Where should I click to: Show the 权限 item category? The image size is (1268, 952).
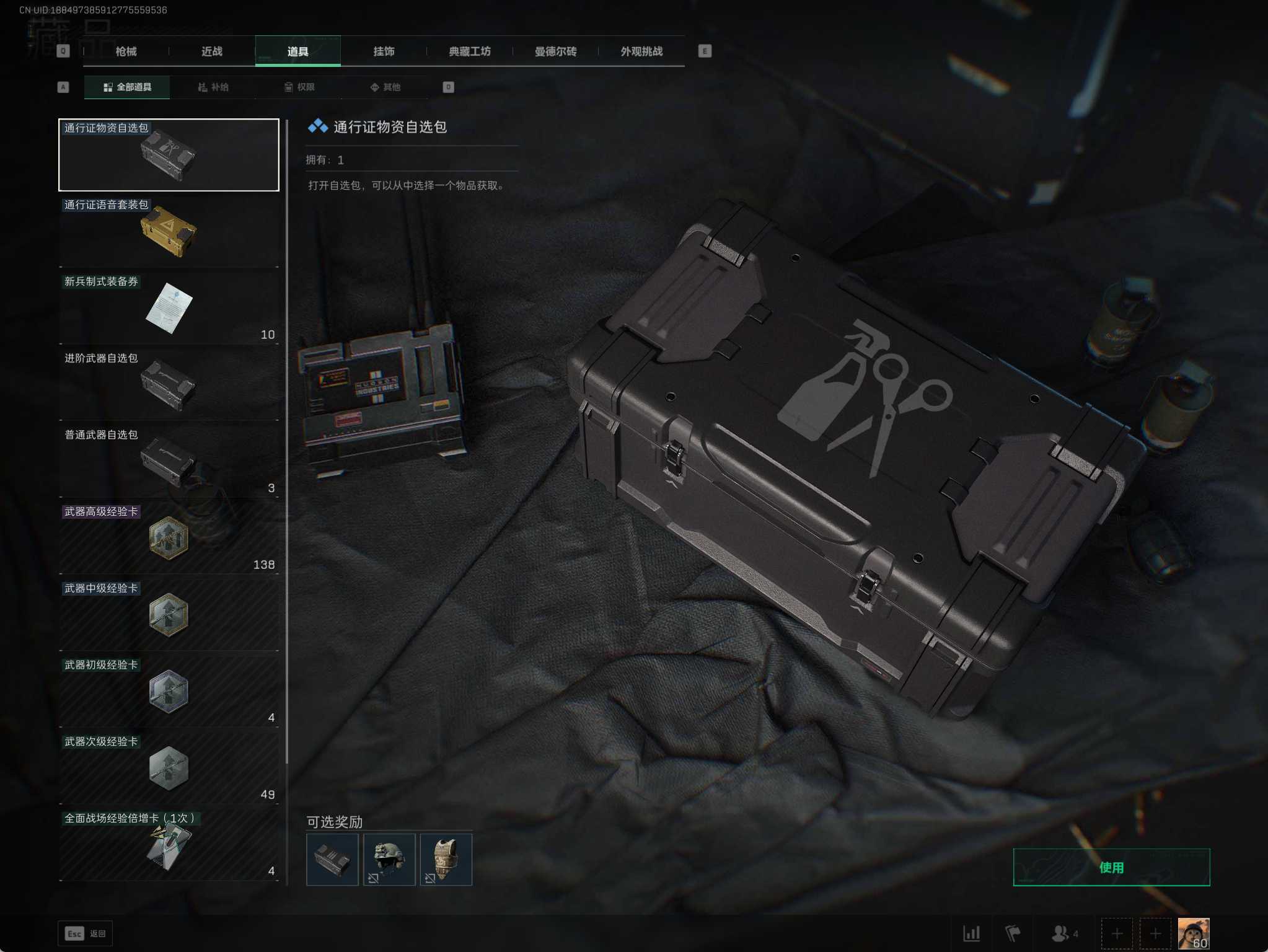299,87
